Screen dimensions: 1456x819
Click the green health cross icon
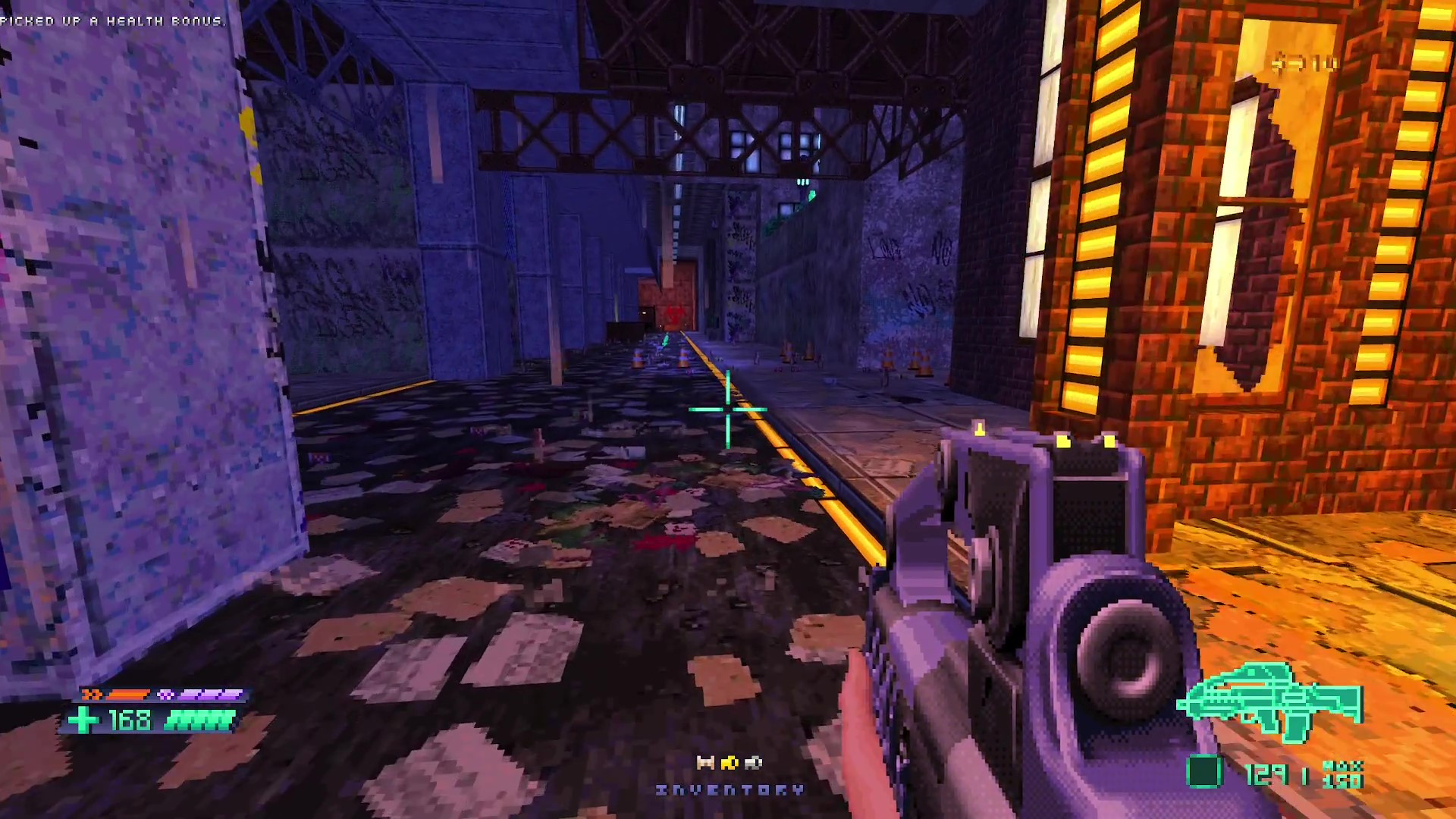point(83,720)
